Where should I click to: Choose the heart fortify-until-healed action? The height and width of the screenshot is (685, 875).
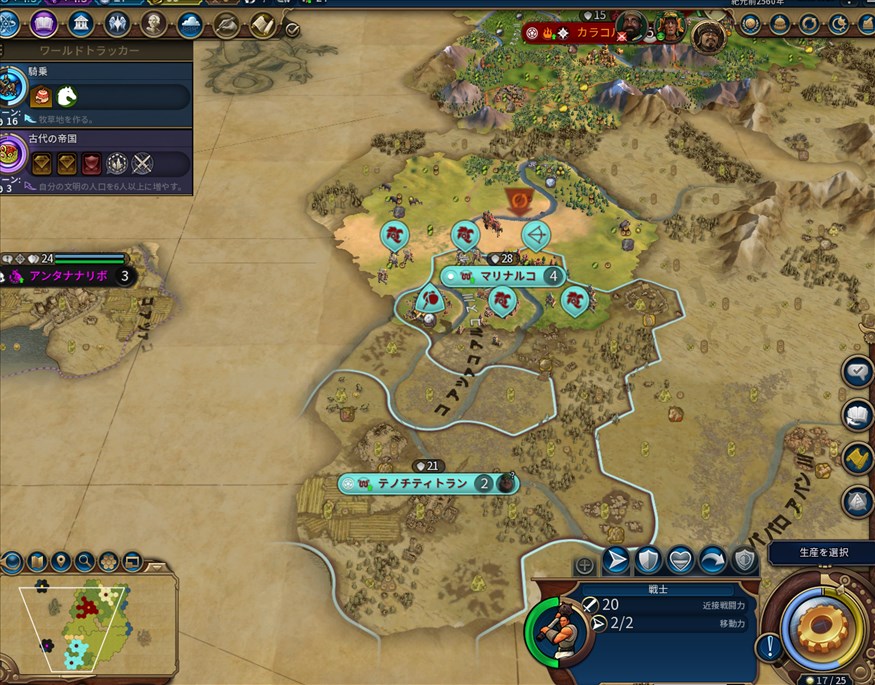point(680,561)
